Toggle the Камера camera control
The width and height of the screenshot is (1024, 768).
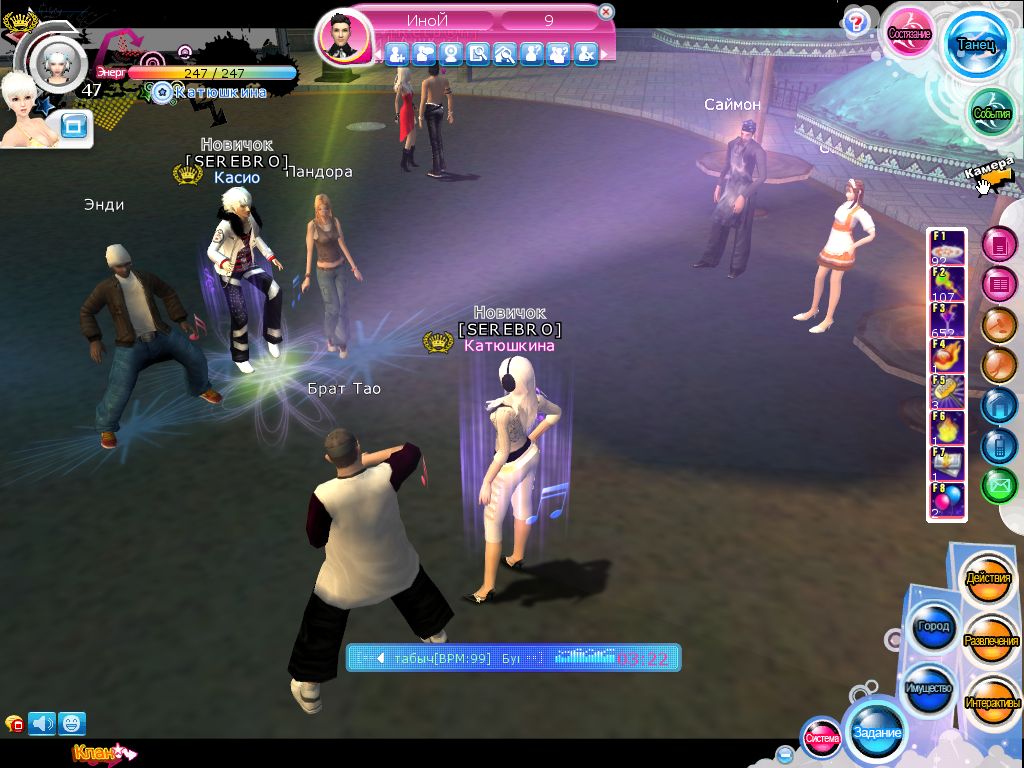(991, 173)
